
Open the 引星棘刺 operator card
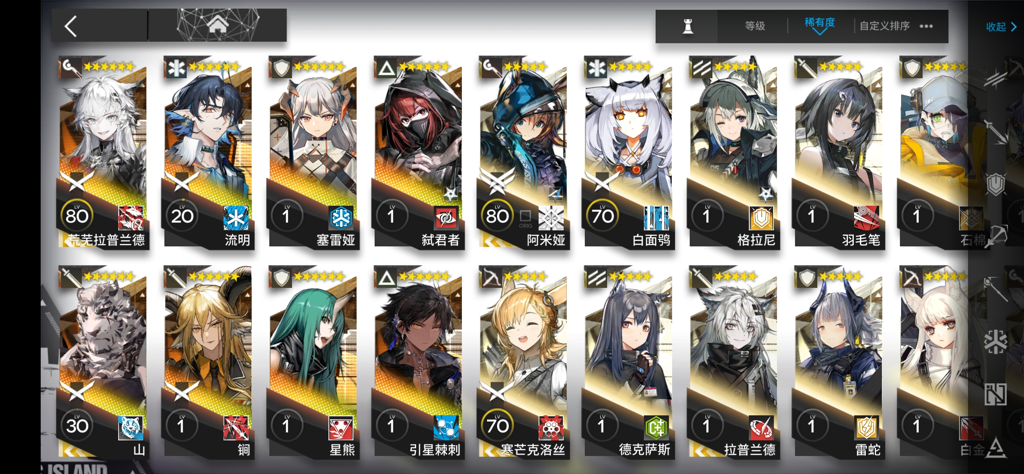click(417, 360)
